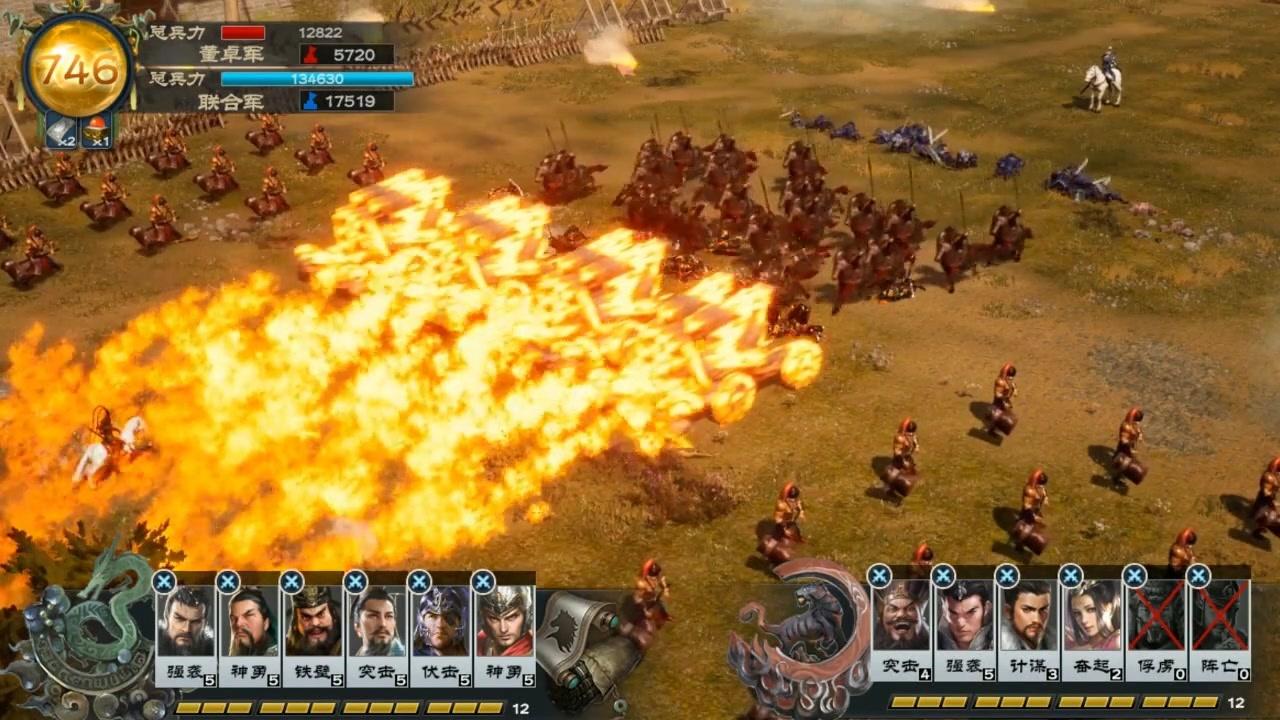Use the silver item icon marked x2

pos(60,131)
